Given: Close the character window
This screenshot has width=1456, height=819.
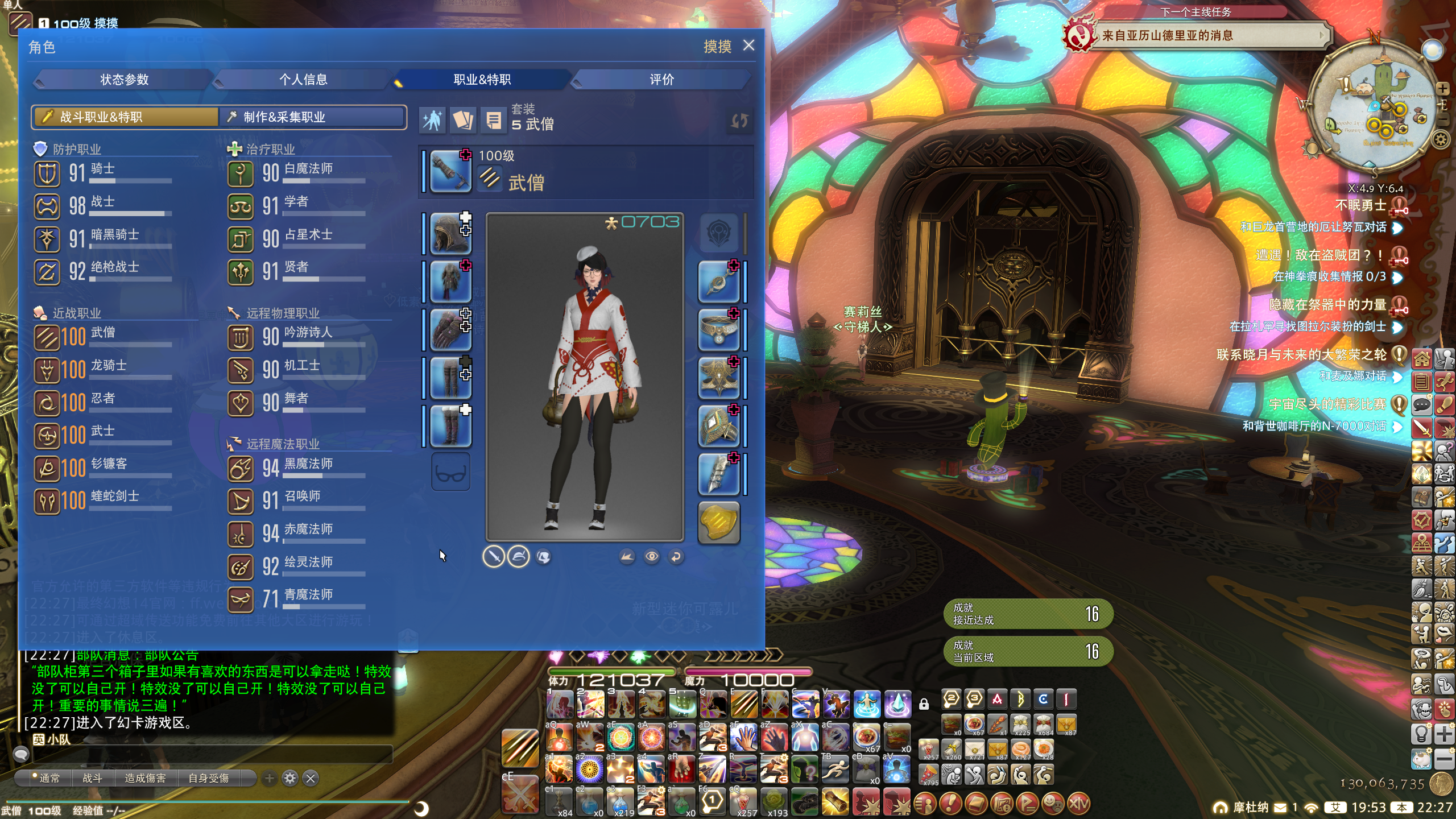Looking at the screenshot, I should pyautogui.click(x=748, y=45).
